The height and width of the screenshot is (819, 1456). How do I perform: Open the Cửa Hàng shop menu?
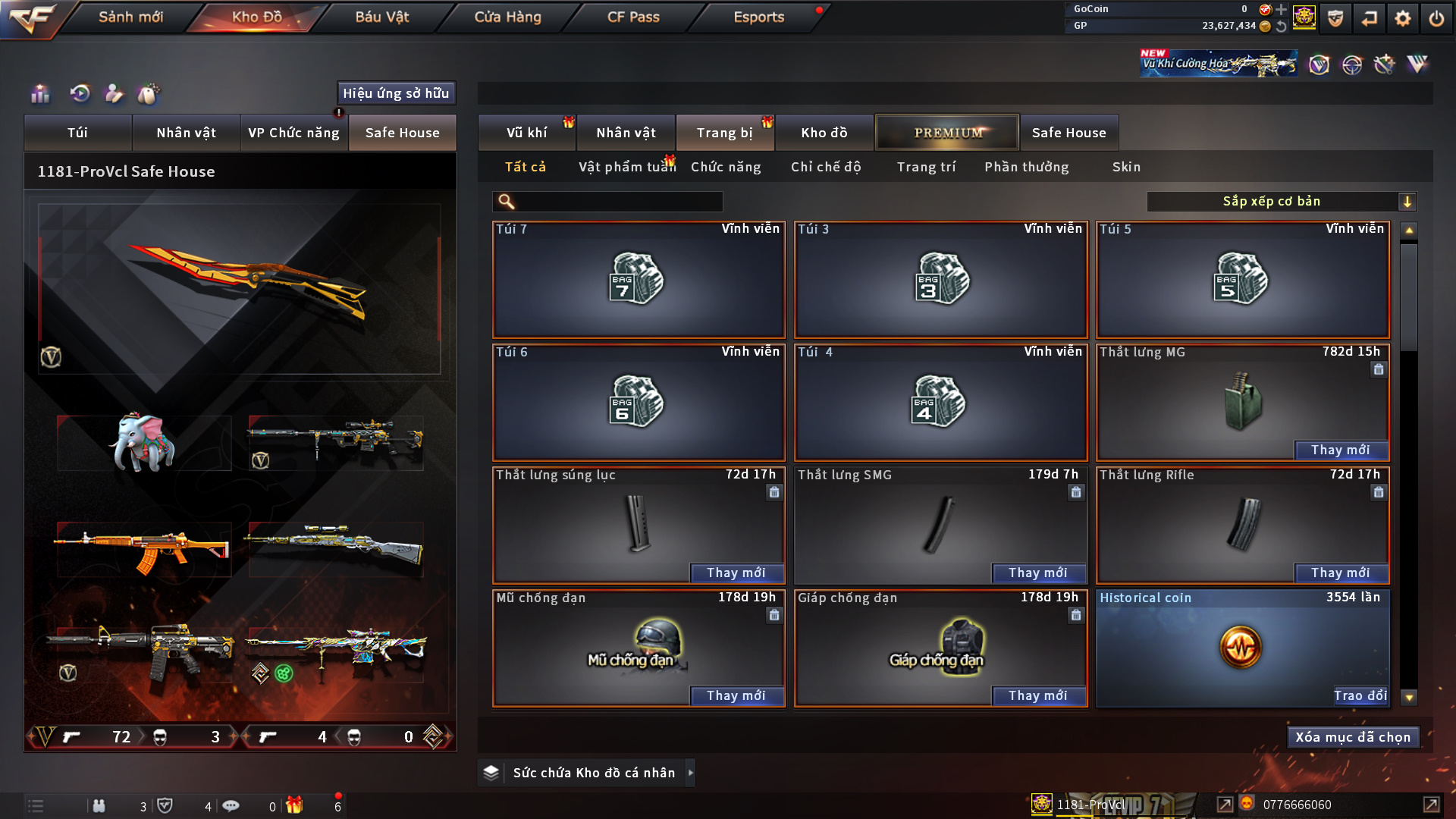click(x=507, y=17)
